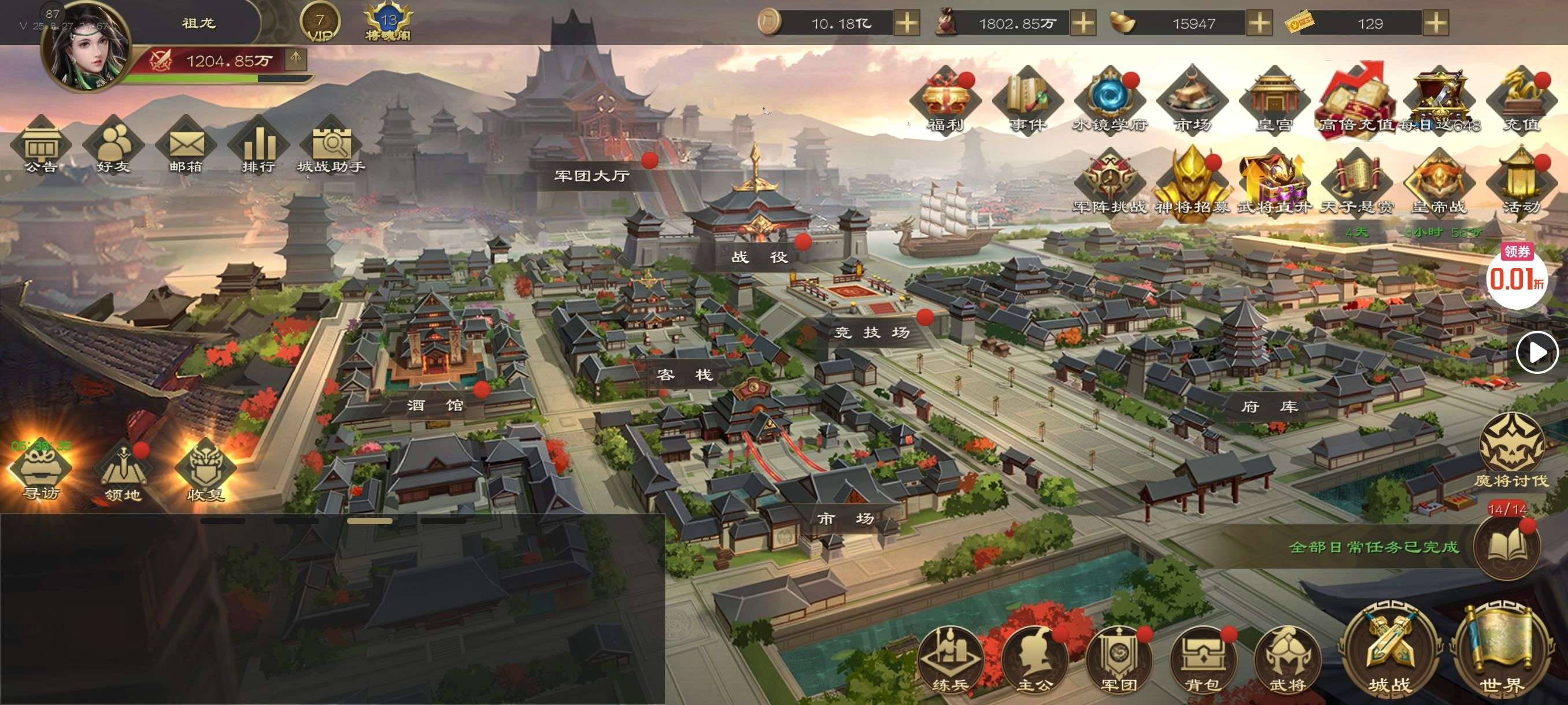The width and height of the screenshot is (1568, 705).
Task: Check the 邮箱 mailbox
Action: pyautogui.click(x=186, y=146)
